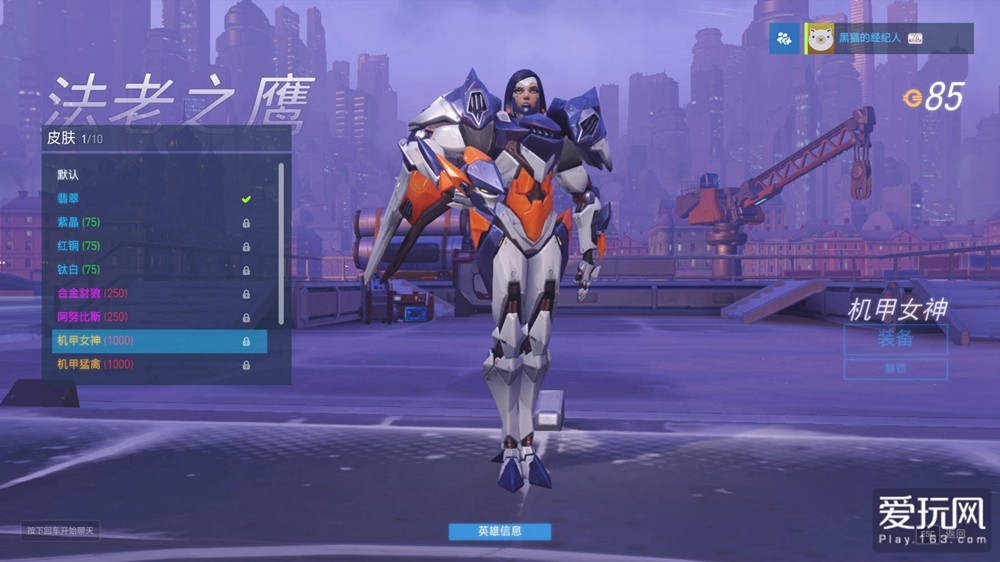Click the 装备 equip button
This screenshot has height=562, width=1000.
pos(895,339)
